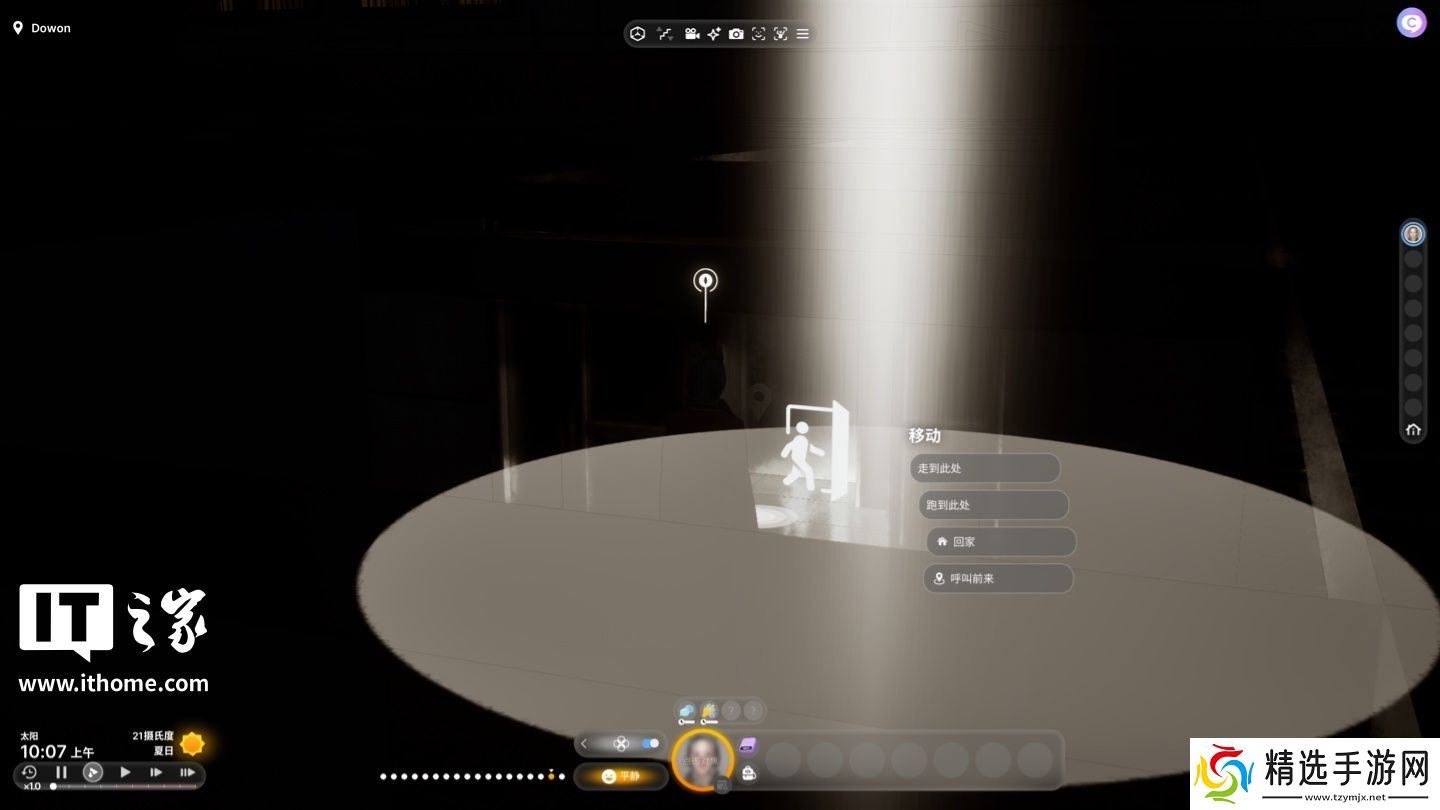Flip the blue toggle switch beside the portrait
This screenshot has width=1440, height=810.
point(651,743)
